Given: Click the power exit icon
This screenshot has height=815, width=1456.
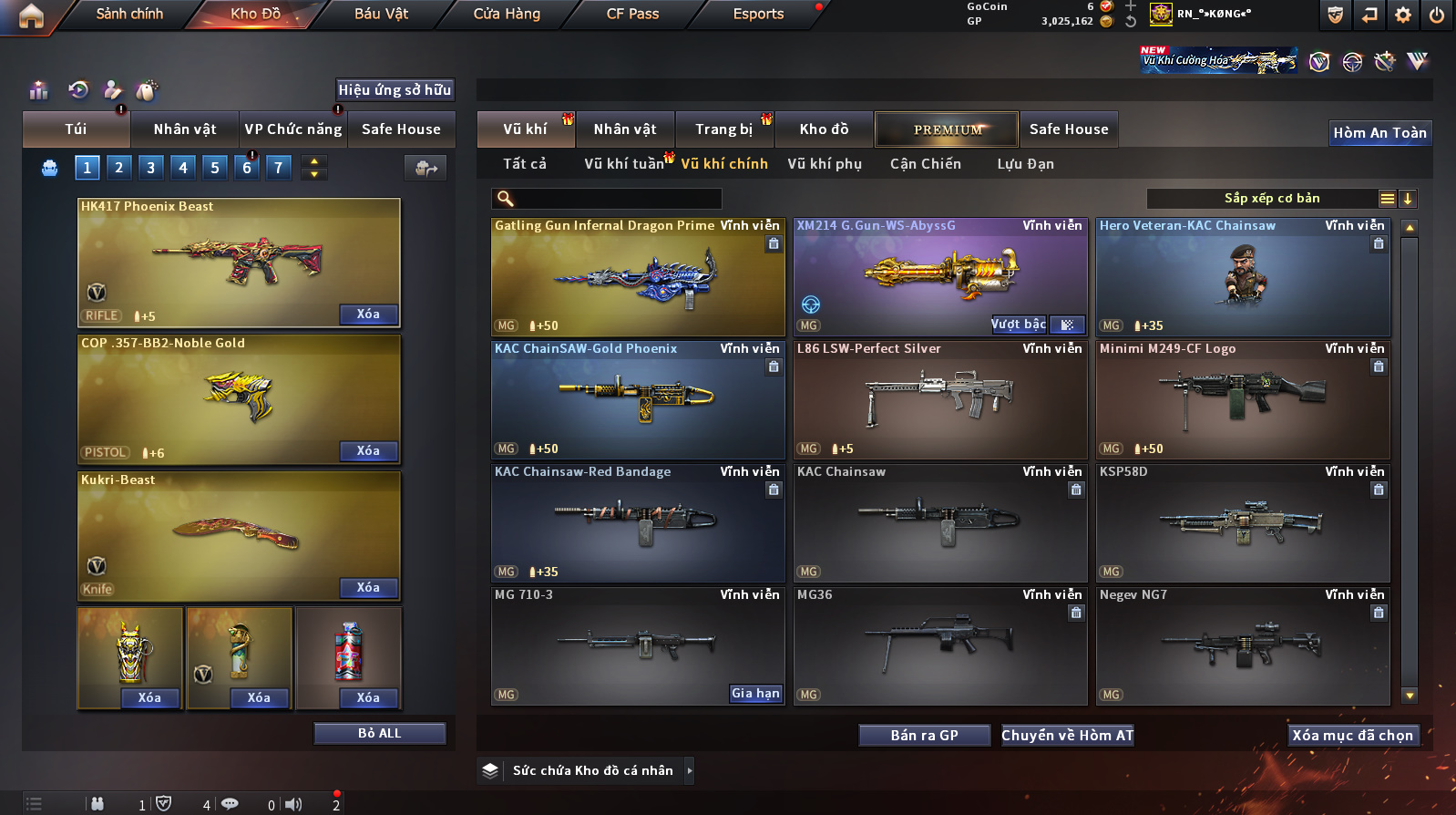Looking at the screenshot, I should [1437, 15].
